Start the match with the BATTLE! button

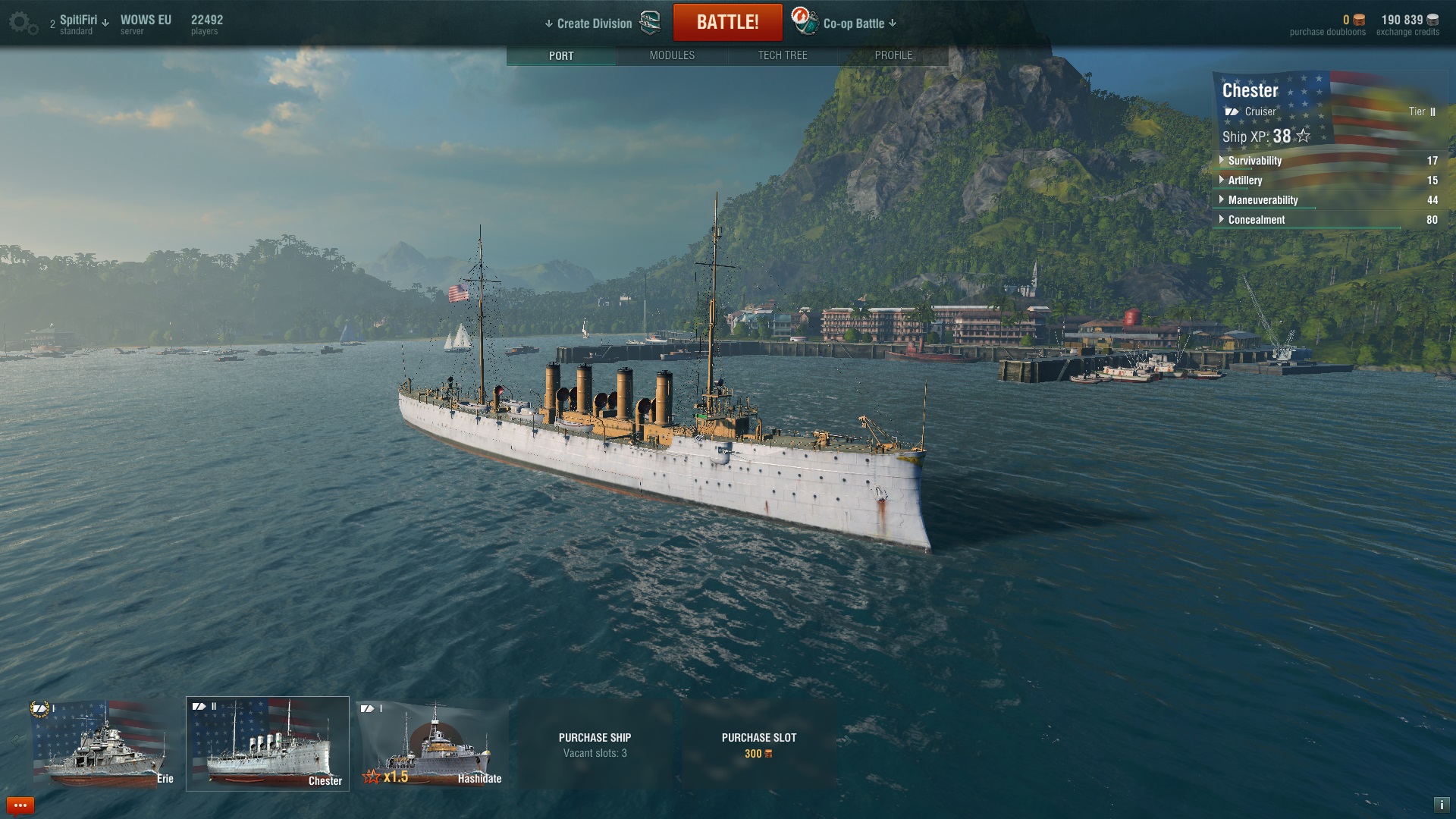coord(727,23)
